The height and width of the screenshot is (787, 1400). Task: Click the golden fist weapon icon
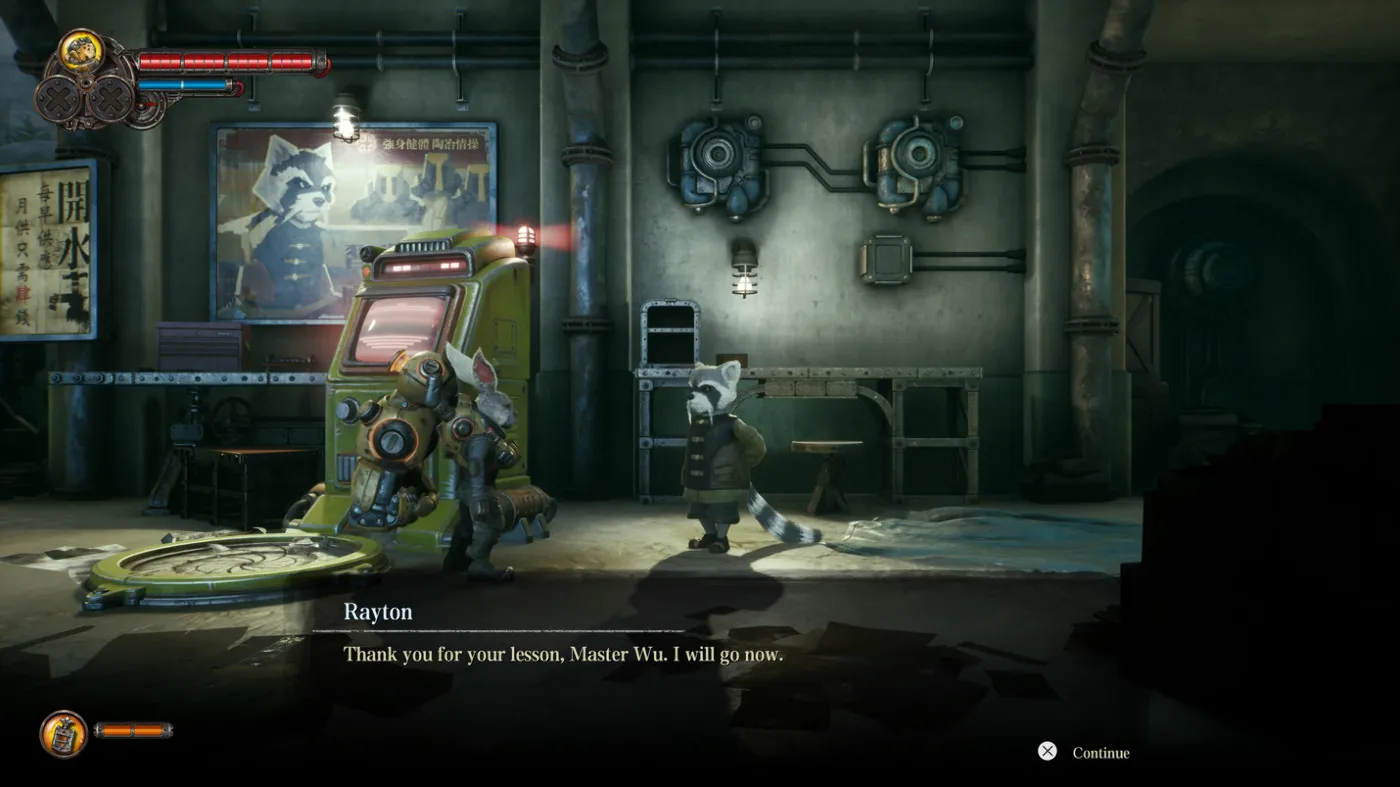pyautogui.click(x=80, y=52)
